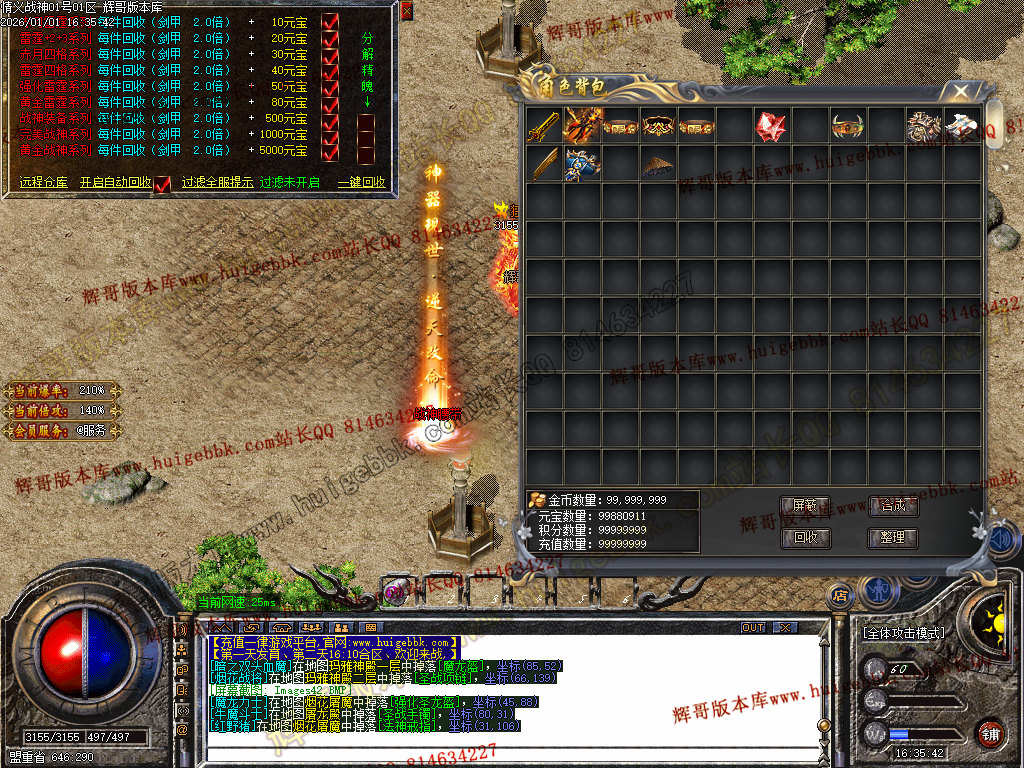
Task: Close the character backpack window
Action: (961, 92)
